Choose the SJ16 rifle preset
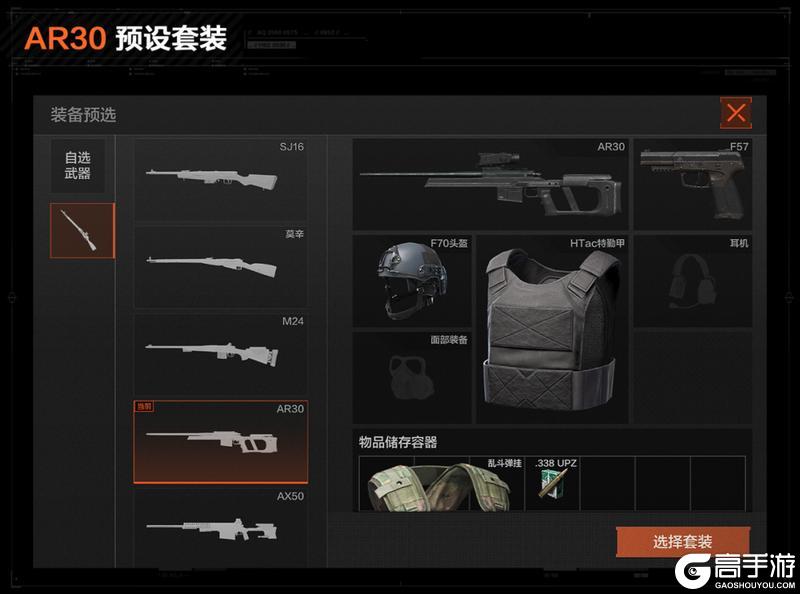800x594 pixels. coord(221,179)
